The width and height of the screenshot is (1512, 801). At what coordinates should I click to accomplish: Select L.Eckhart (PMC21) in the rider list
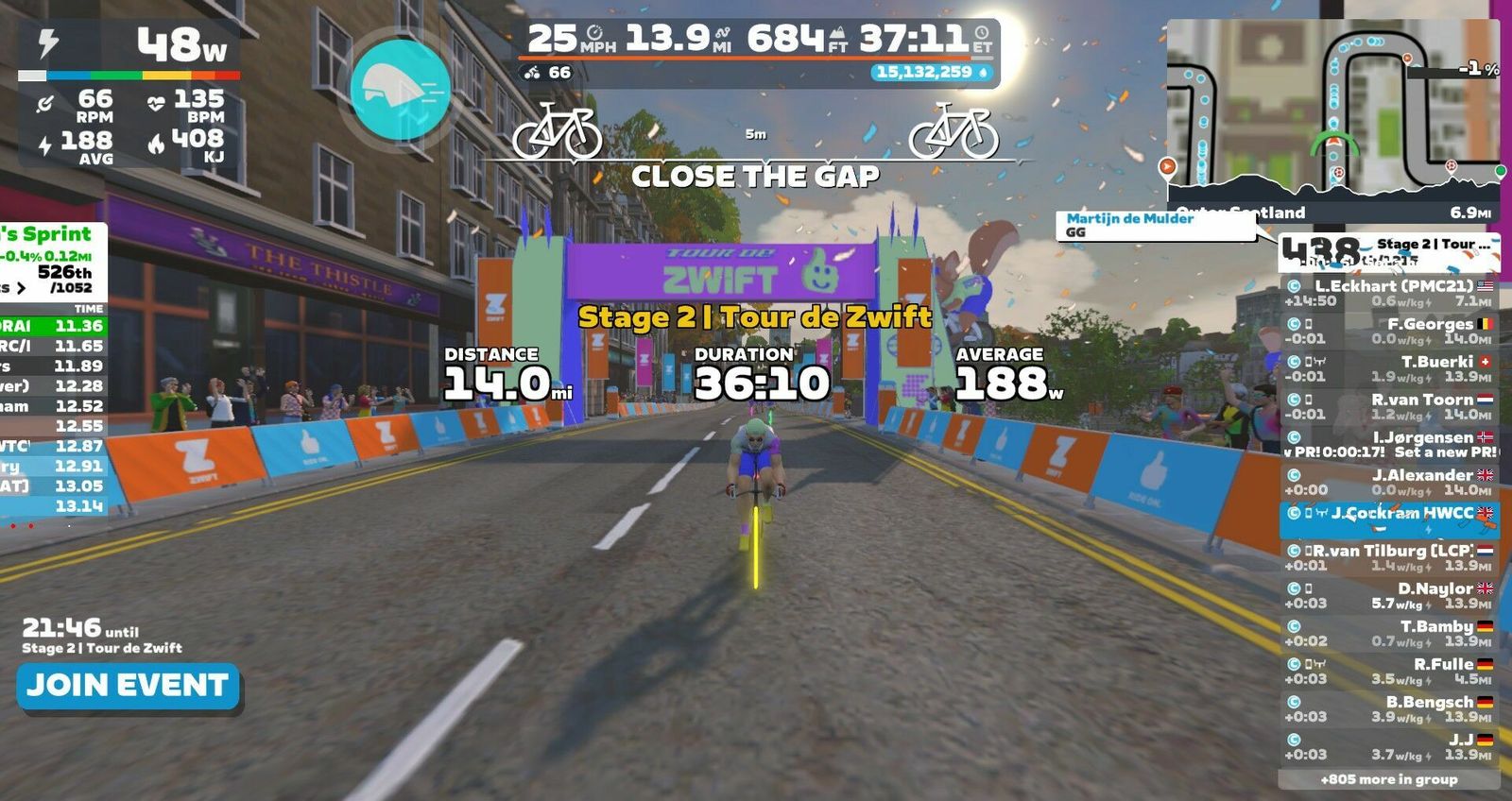[1389, 293]
